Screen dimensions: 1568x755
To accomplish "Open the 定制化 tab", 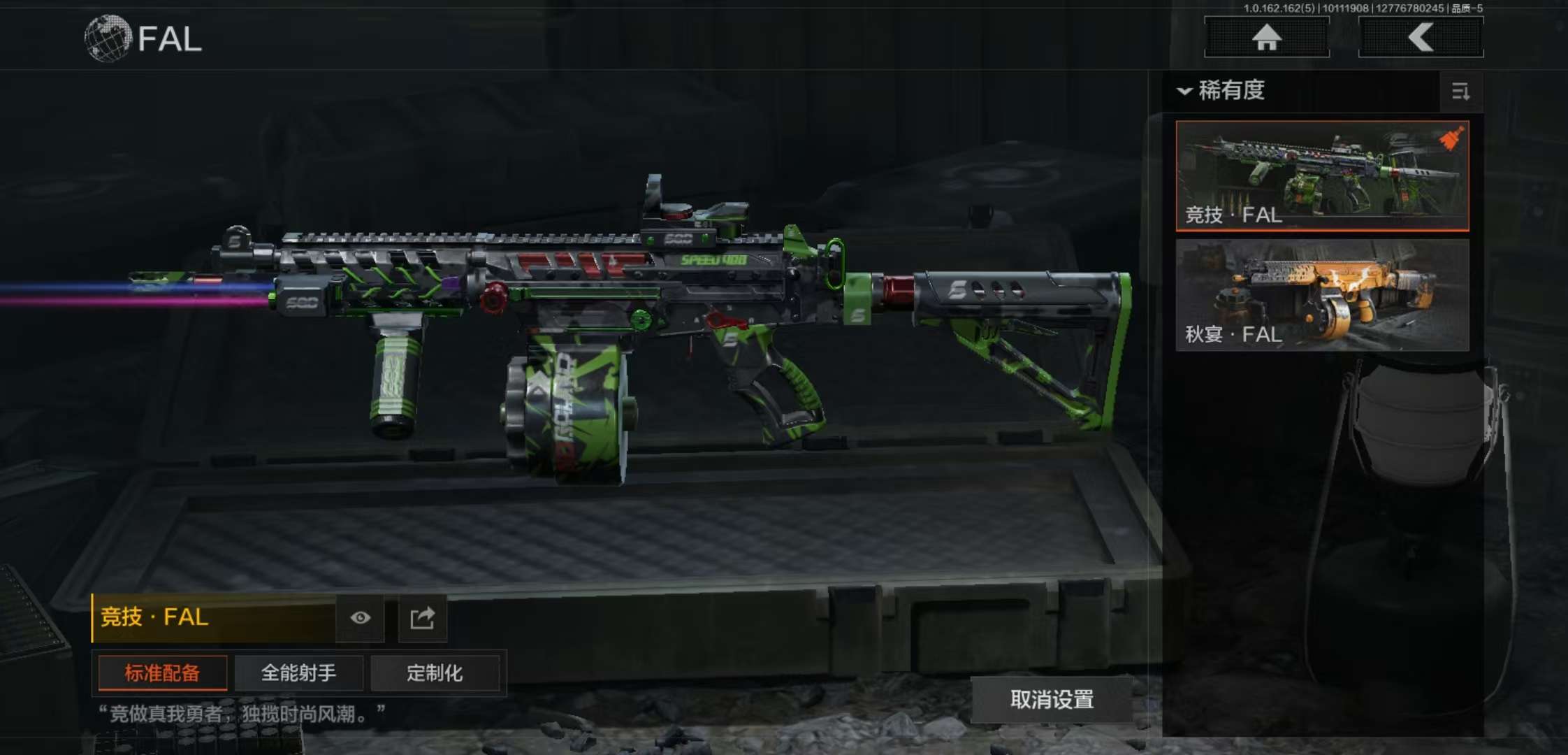I will (435, 673).
